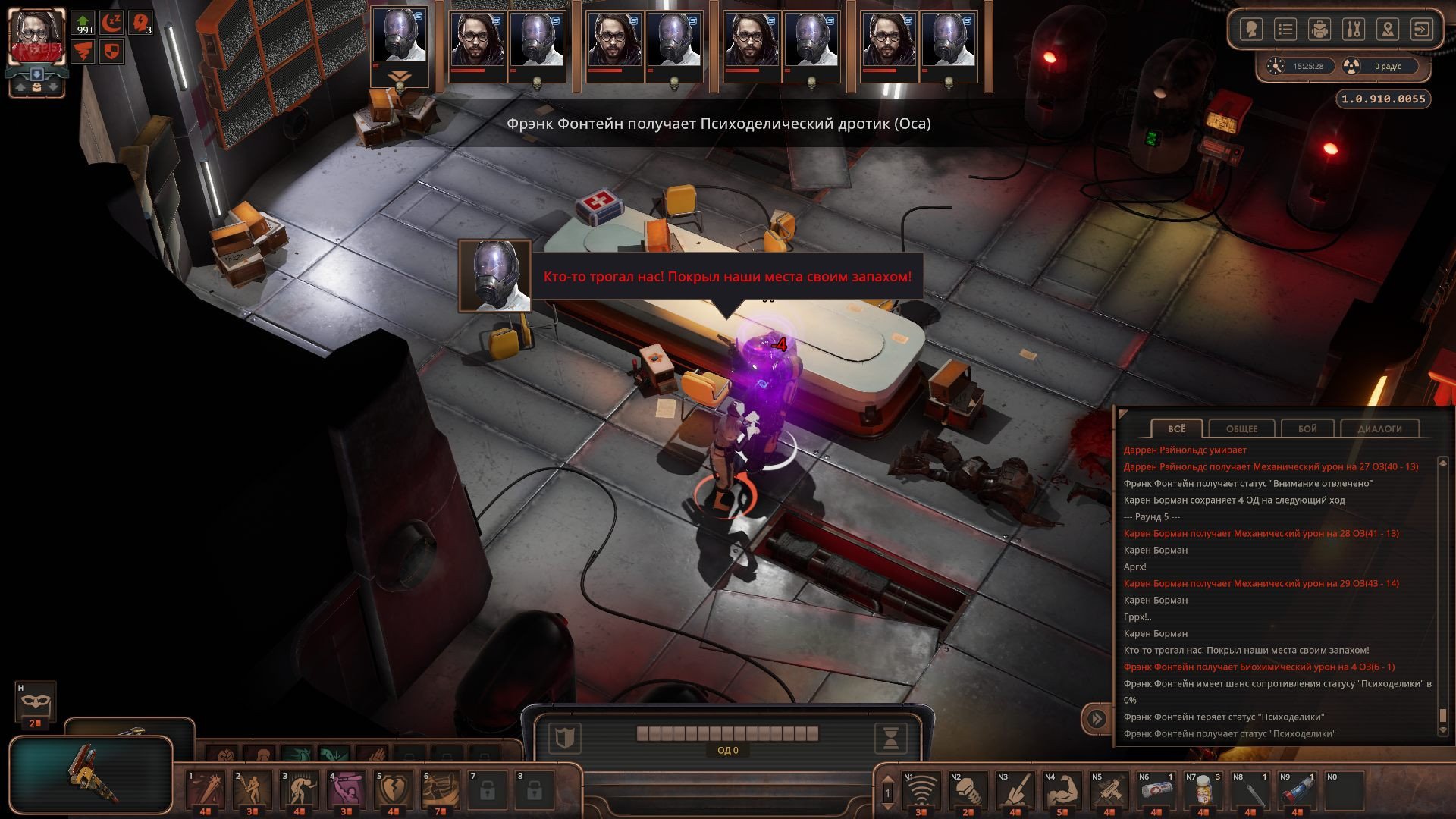
Task: End turn with the hourglass button
Action: tap(891, 737)
